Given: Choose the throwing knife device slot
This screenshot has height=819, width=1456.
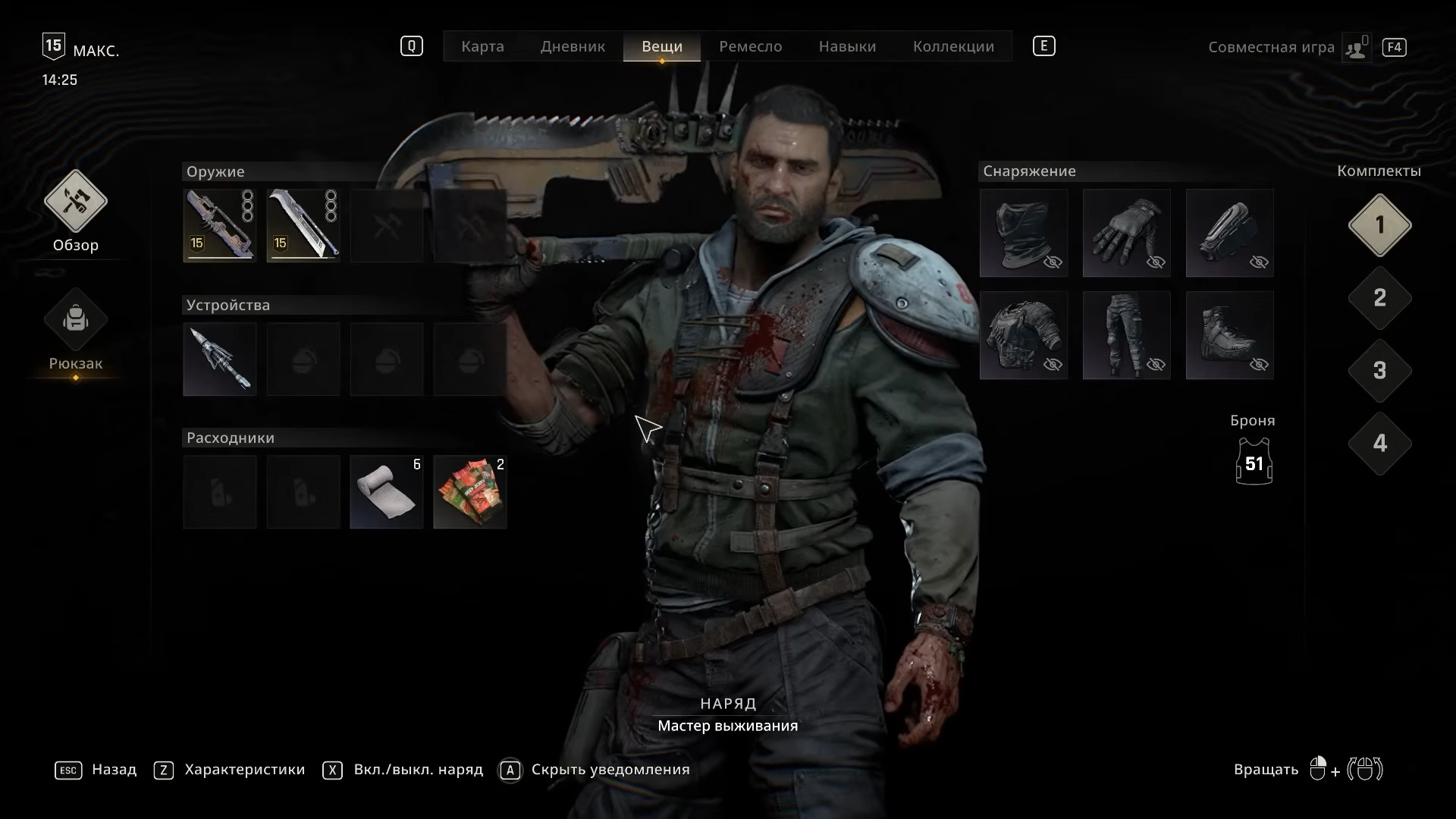Looking at the screenshot, I should [x=220, y=359].
